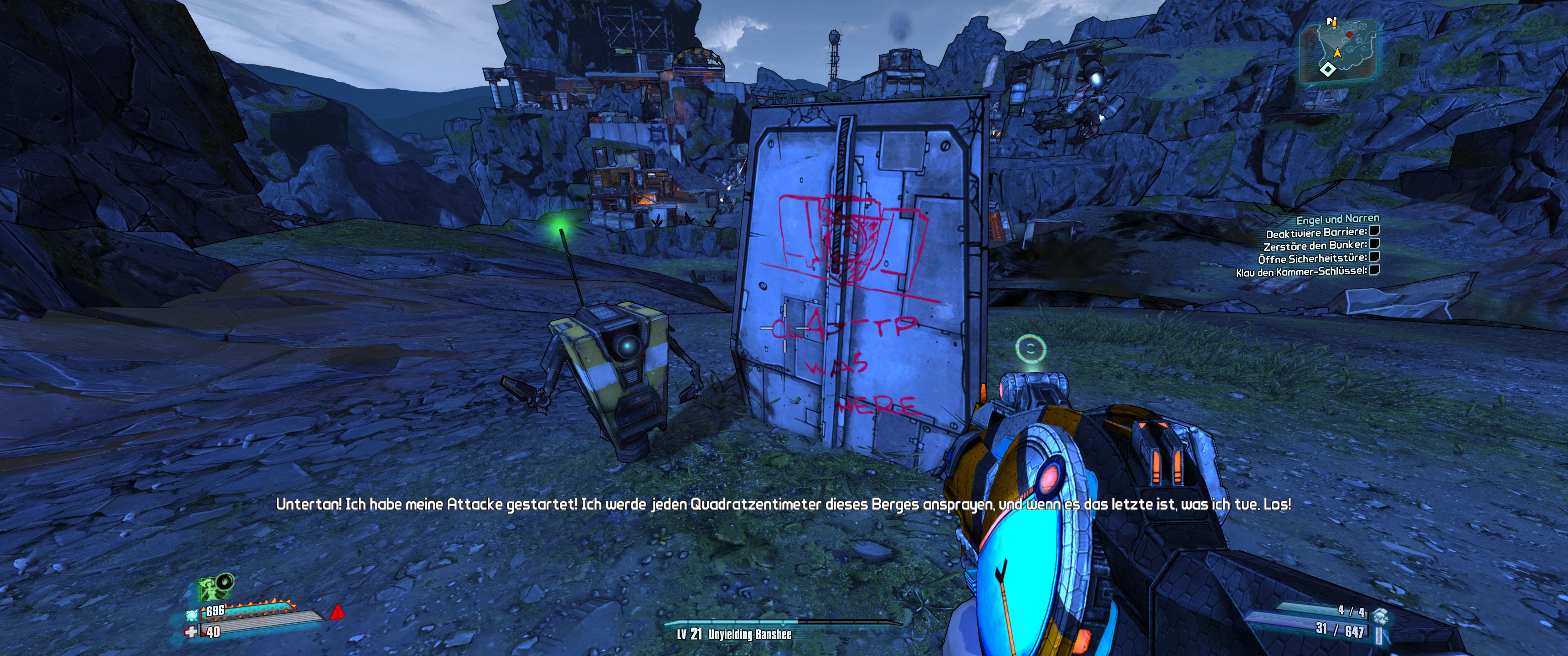The image size is (1568, 656).
Task: Click the shield icon beside 696
Action: pyautogui.click(x=192, y=614)
